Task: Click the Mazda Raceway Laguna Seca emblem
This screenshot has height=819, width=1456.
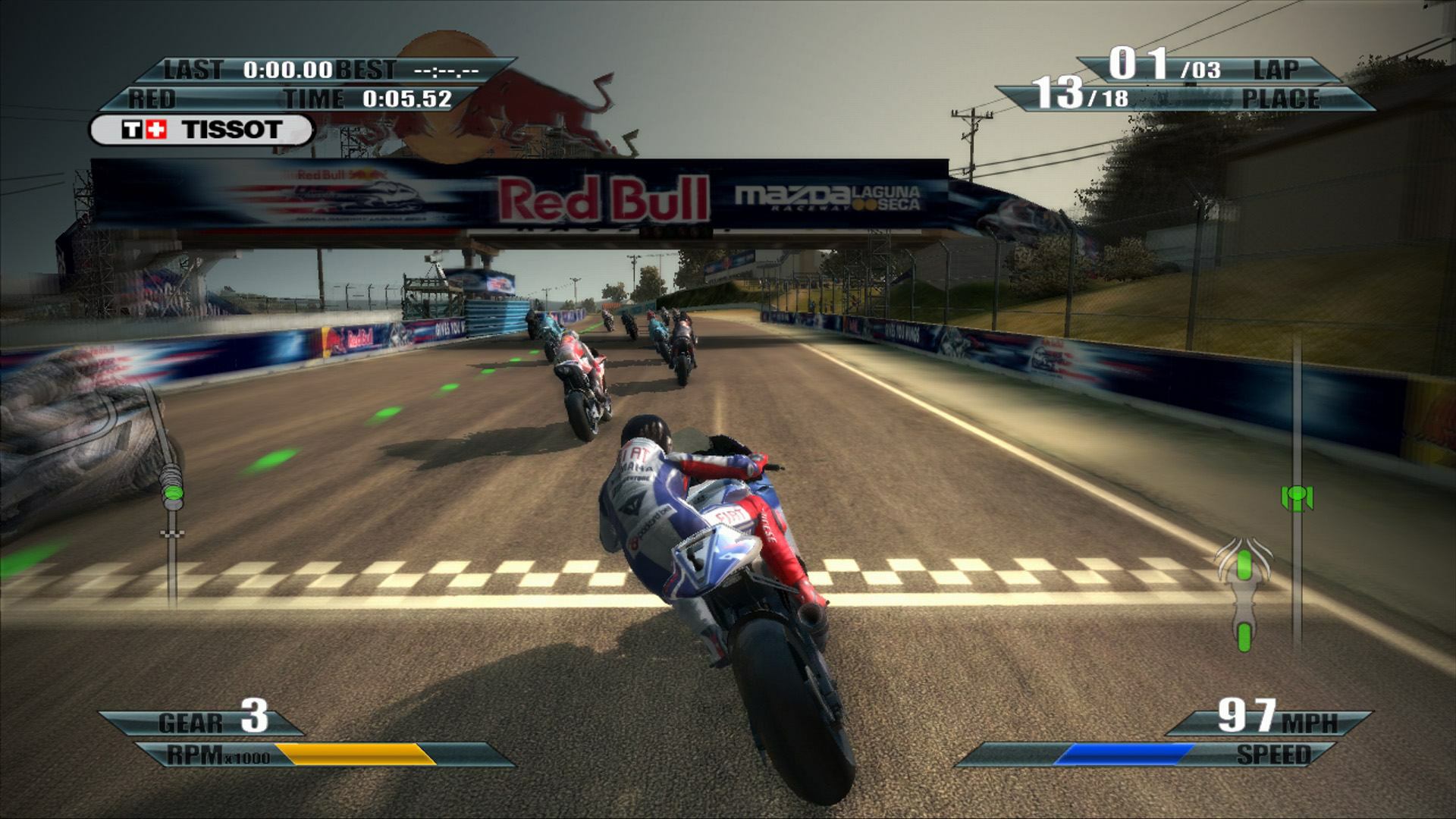Action: click(x=827, y=199)
